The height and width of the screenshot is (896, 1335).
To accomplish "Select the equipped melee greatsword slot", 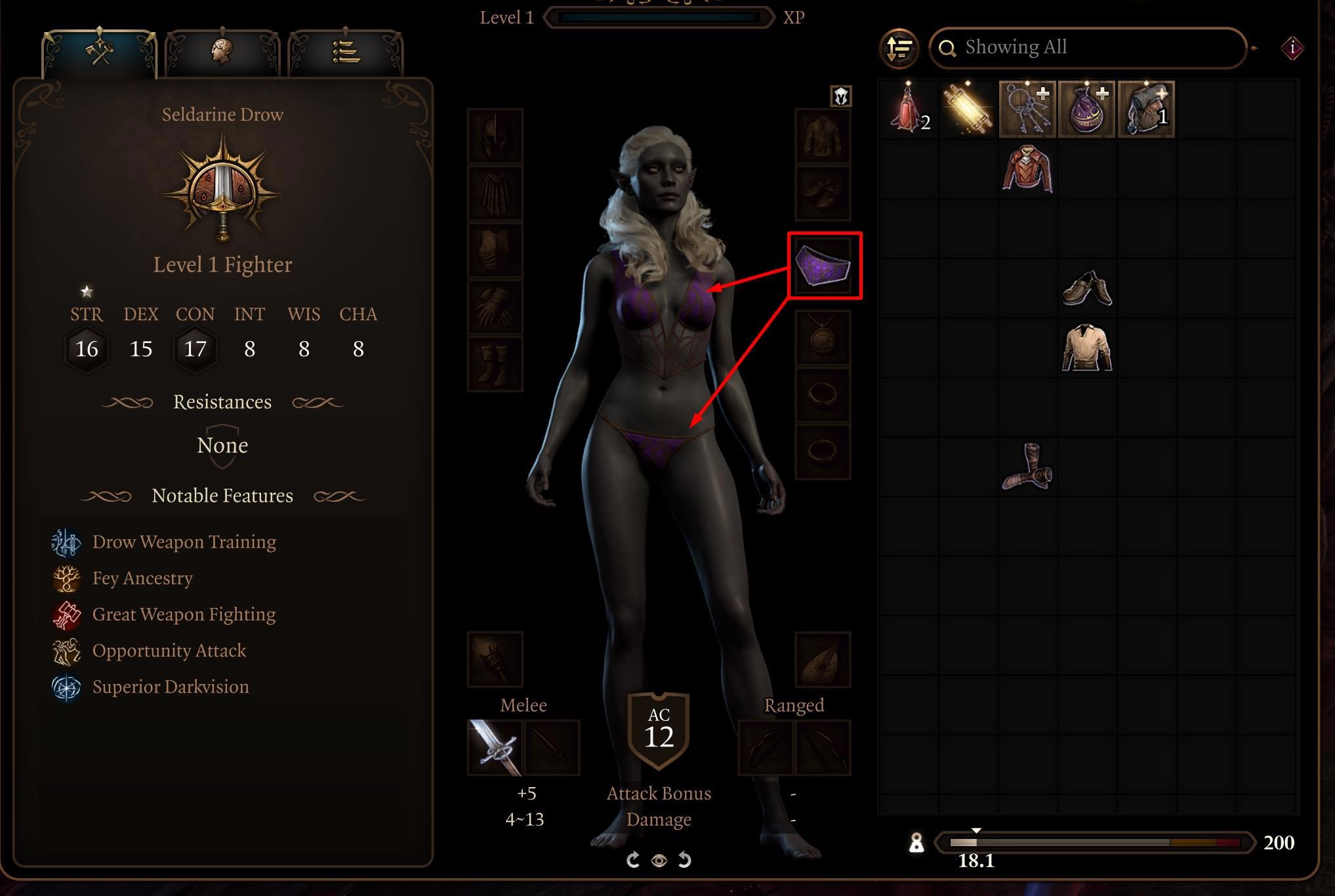I will point(495,748).
